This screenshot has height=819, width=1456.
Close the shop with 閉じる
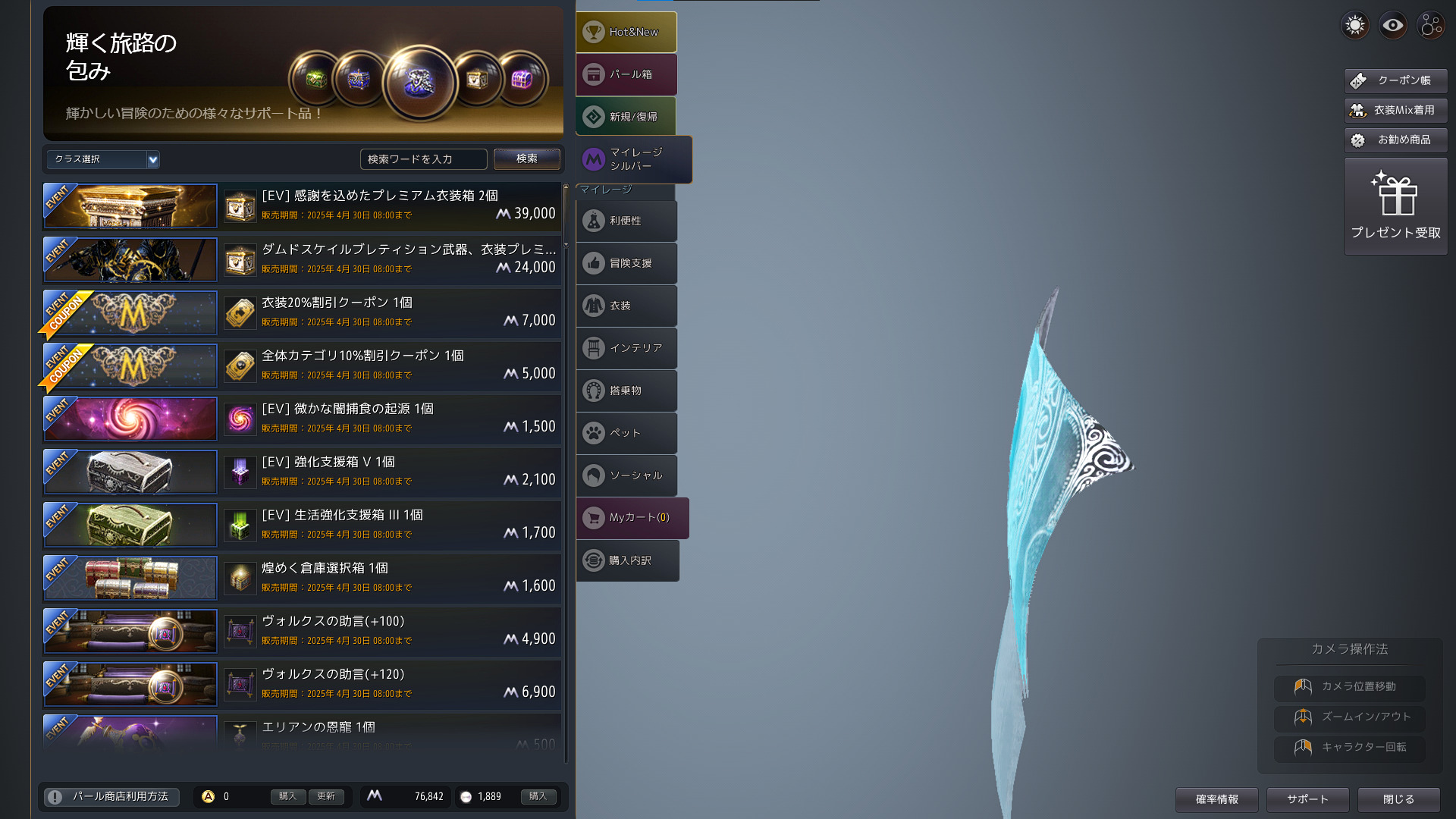click(x=1398, y=799)
